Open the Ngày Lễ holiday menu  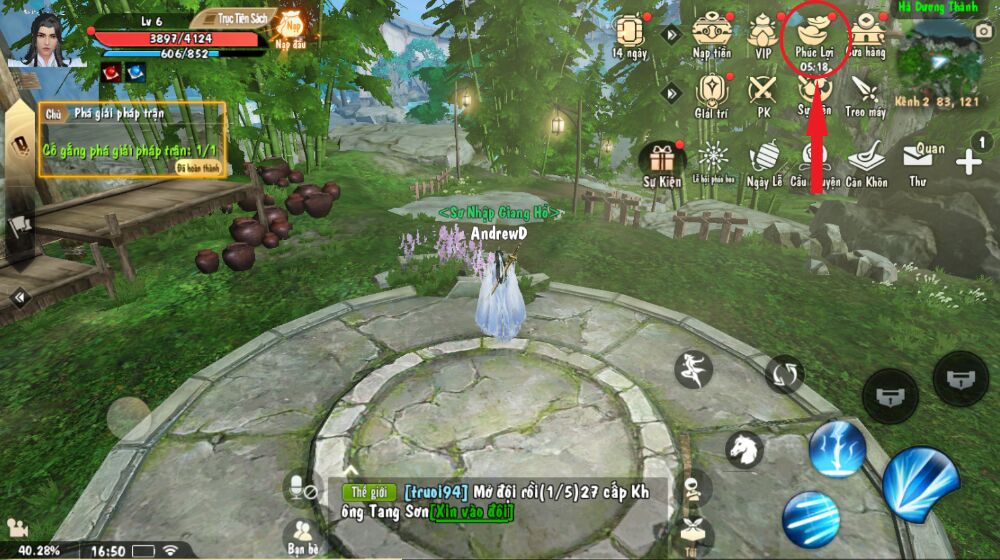tap(764, 162)
